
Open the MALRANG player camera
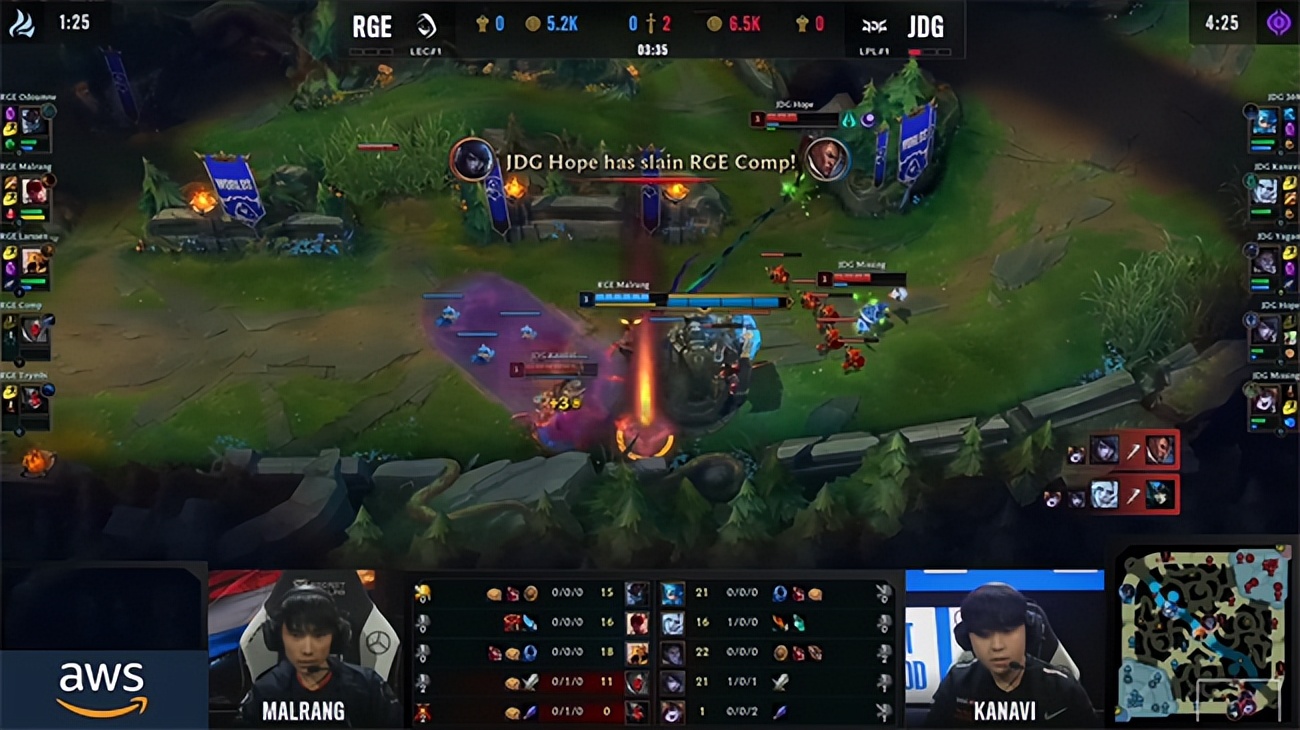[304, 648]
